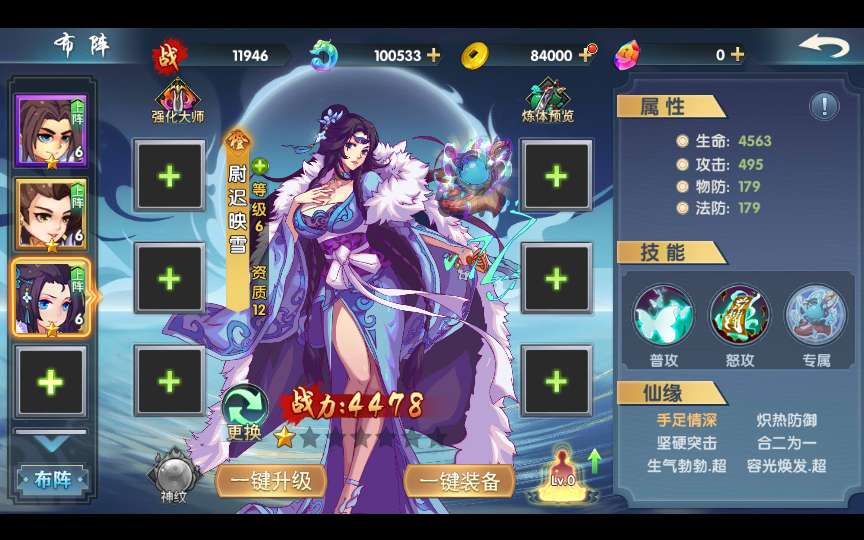
Task: Add more rainbow gems
Action: coord(737,55)
